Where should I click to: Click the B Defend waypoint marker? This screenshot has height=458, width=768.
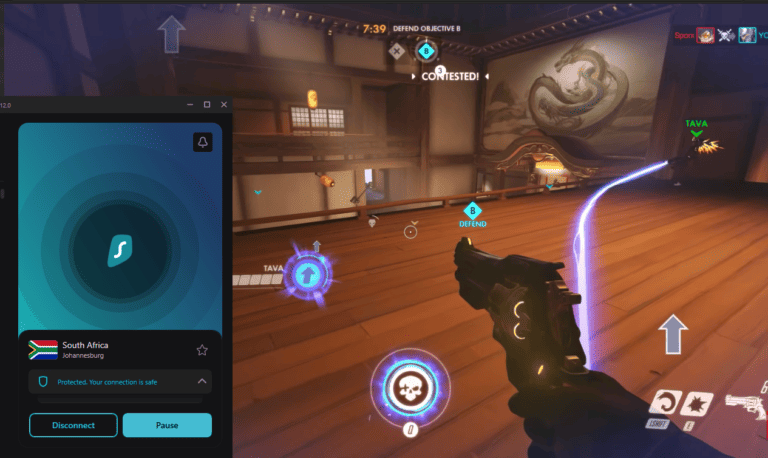[x=472, y=211]
